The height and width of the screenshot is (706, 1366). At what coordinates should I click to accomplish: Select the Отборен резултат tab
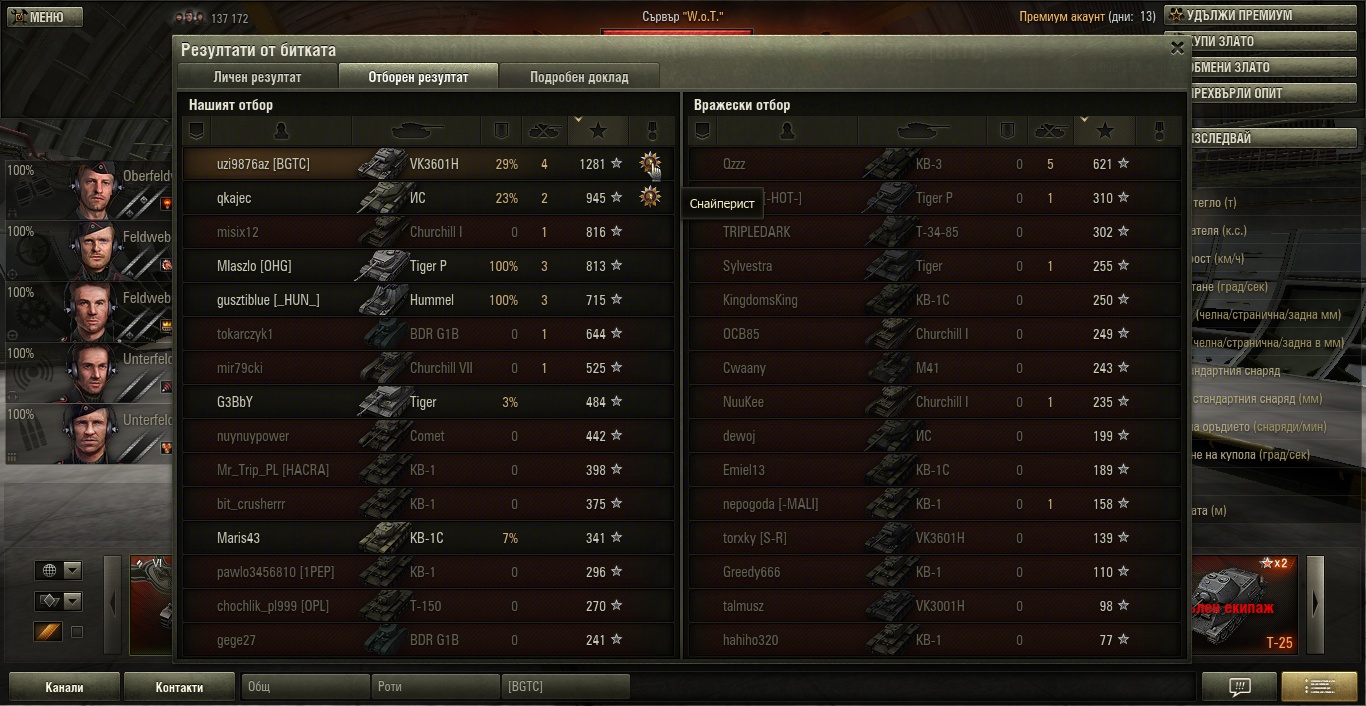(x=418, y=77)
